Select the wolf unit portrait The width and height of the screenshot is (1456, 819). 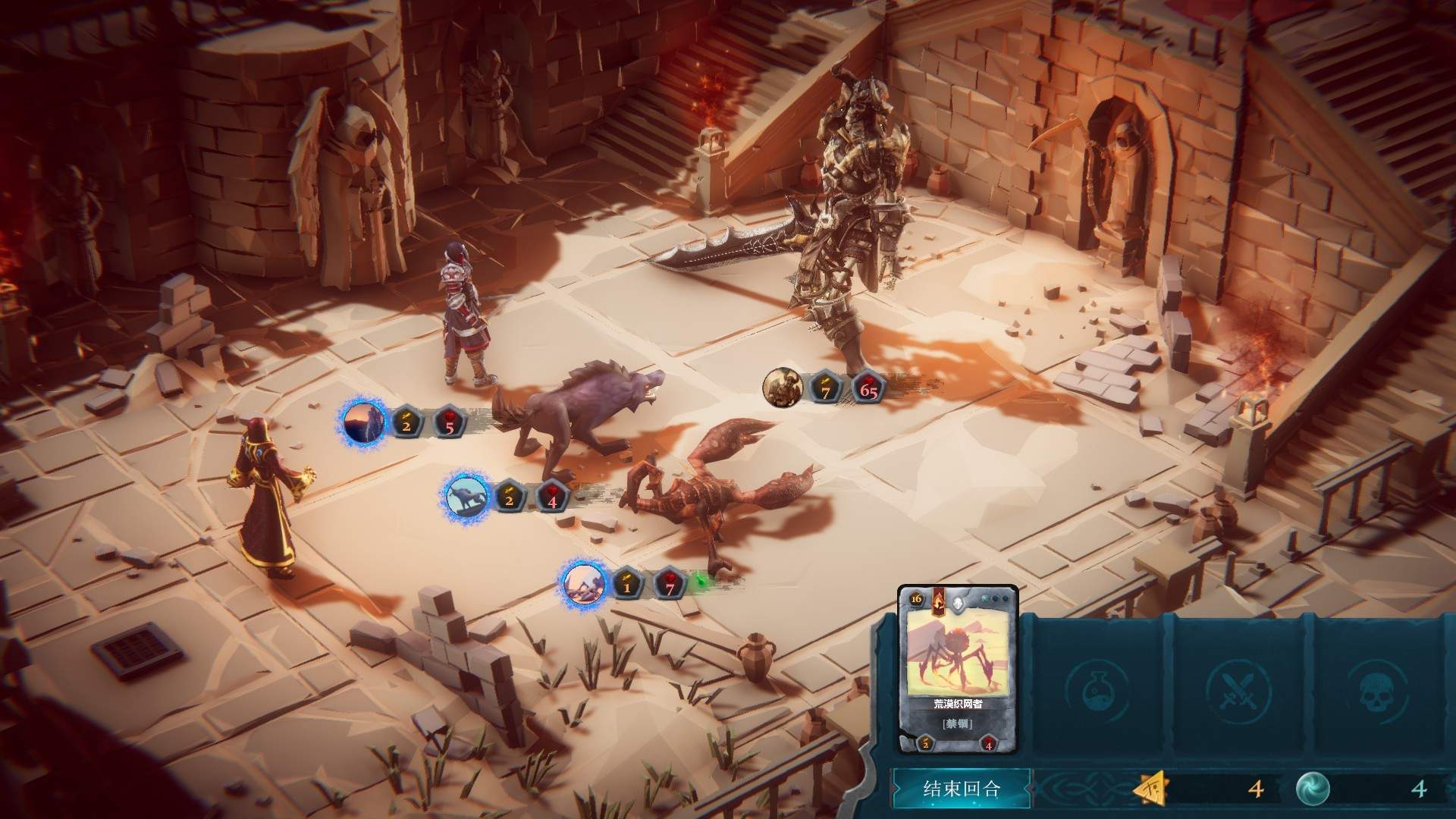point(467,497)
